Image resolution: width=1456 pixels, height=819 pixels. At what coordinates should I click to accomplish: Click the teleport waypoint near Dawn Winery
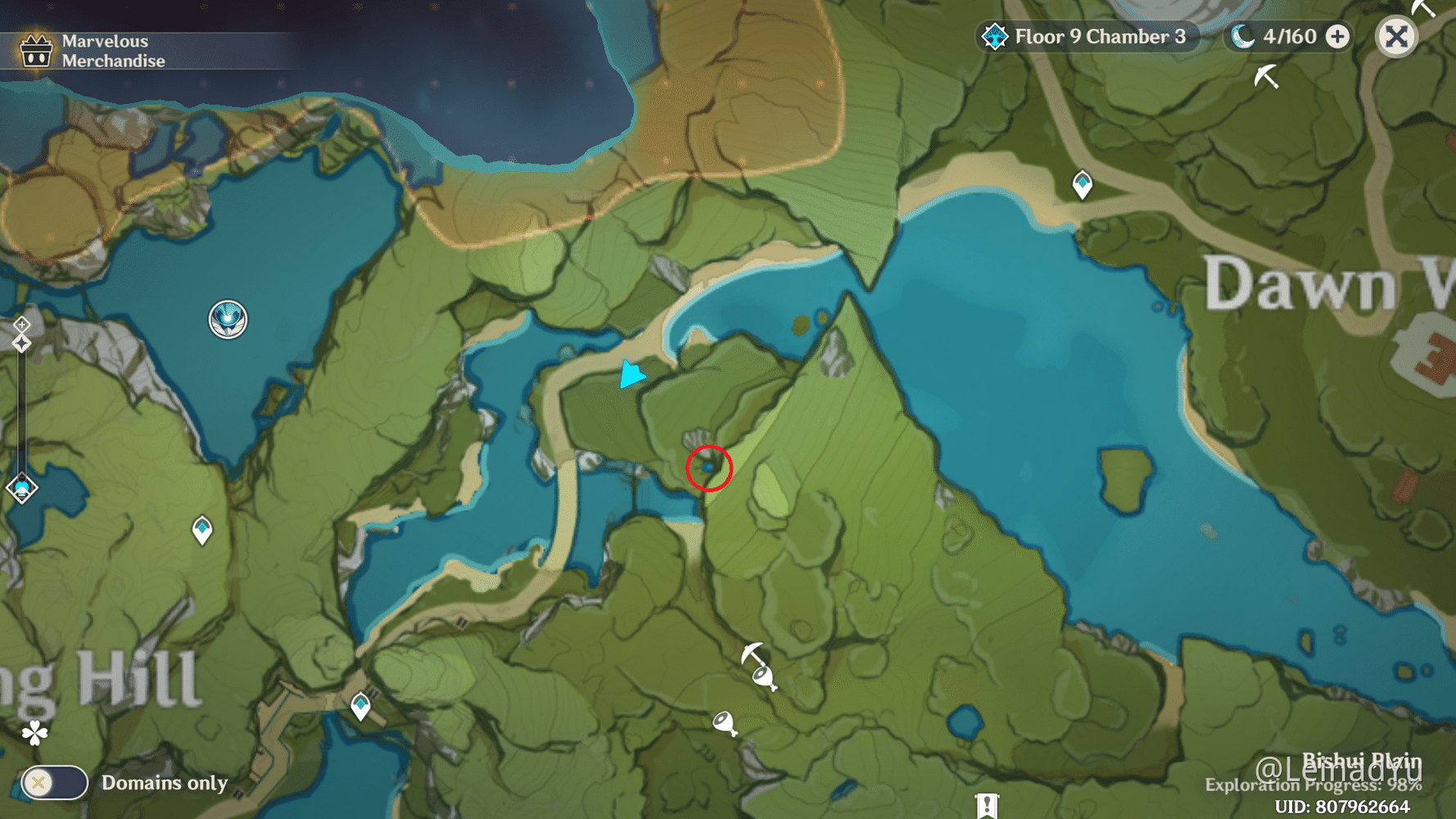[x=1083, y=184]
